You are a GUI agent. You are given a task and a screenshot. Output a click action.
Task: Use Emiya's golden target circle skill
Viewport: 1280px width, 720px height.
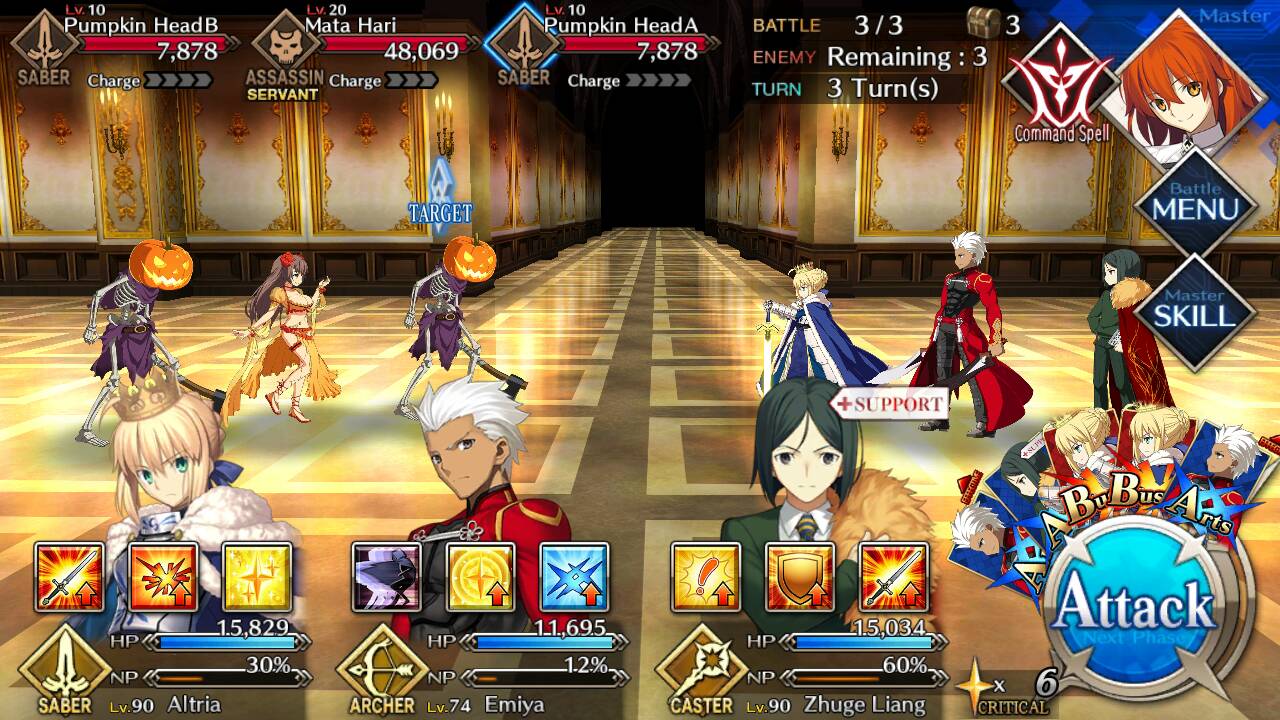pos(481,577)
